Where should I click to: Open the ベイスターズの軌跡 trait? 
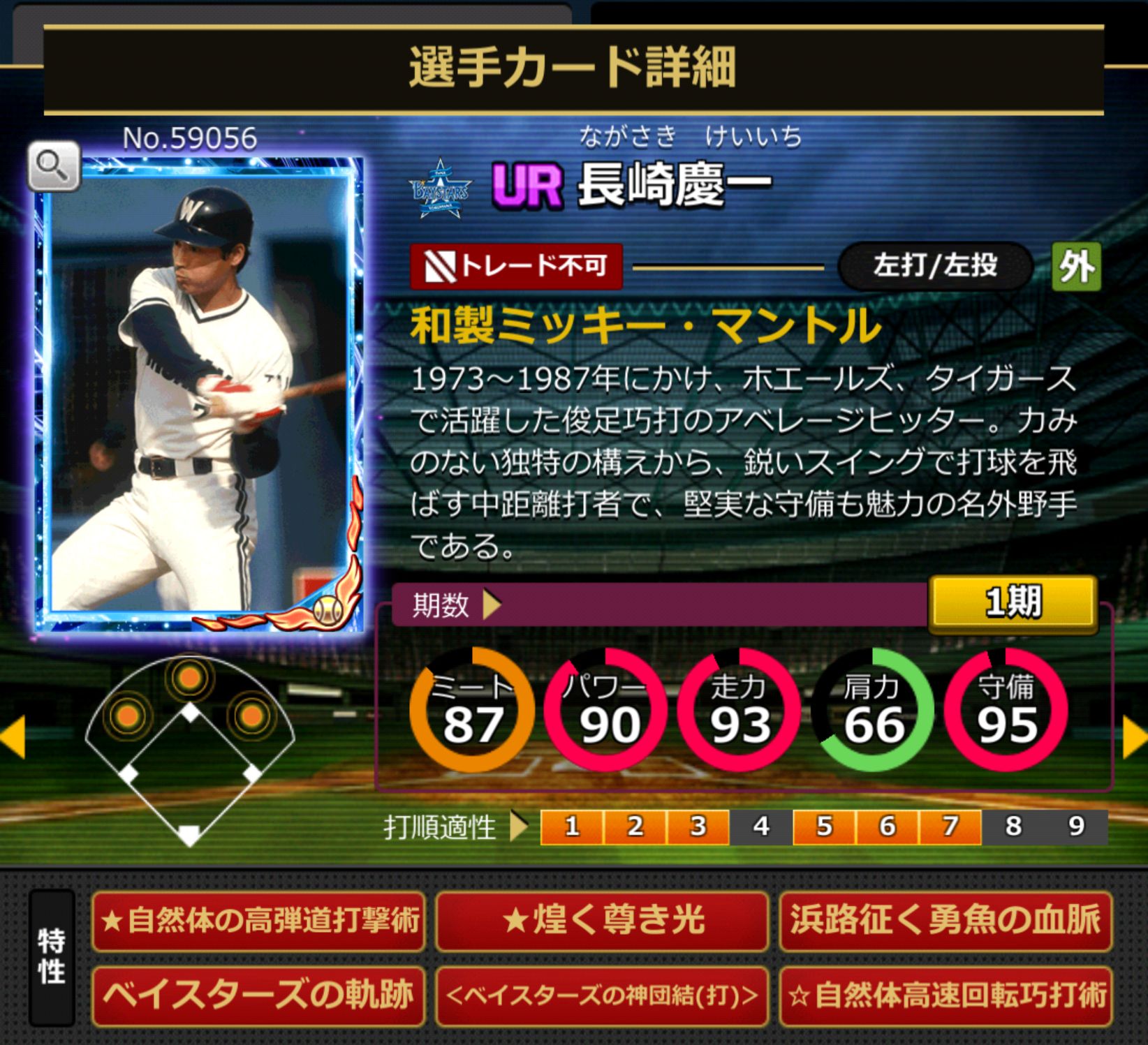pyautogui.click(x=258, y=995)
